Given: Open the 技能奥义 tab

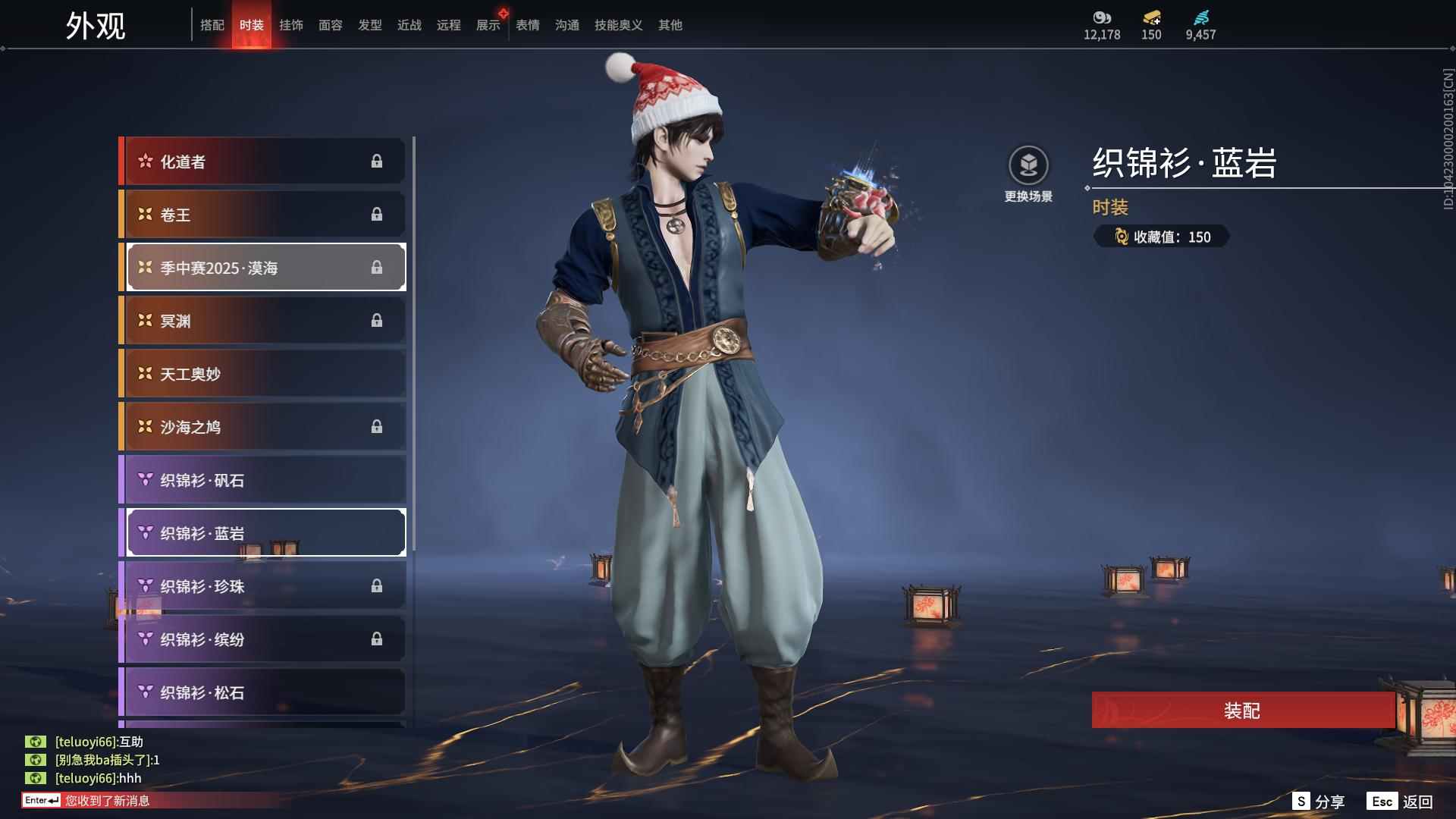Looking at the screenshot, I should pos(618,25).
